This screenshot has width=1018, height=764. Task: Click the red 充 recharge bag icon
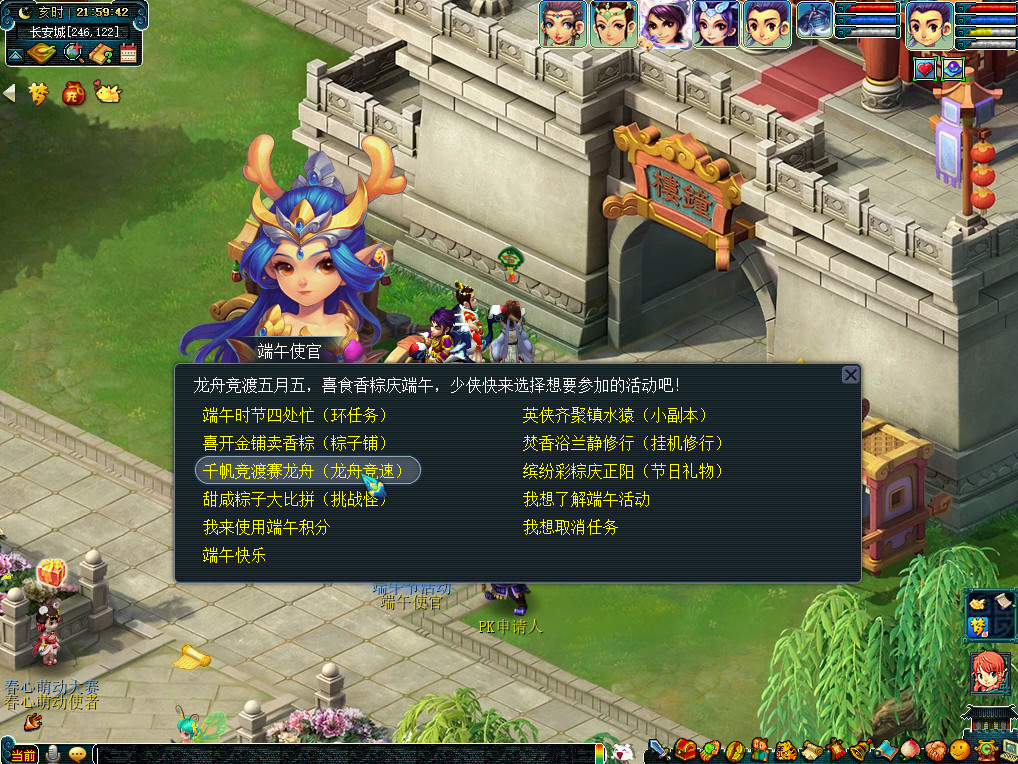[73, 93]
